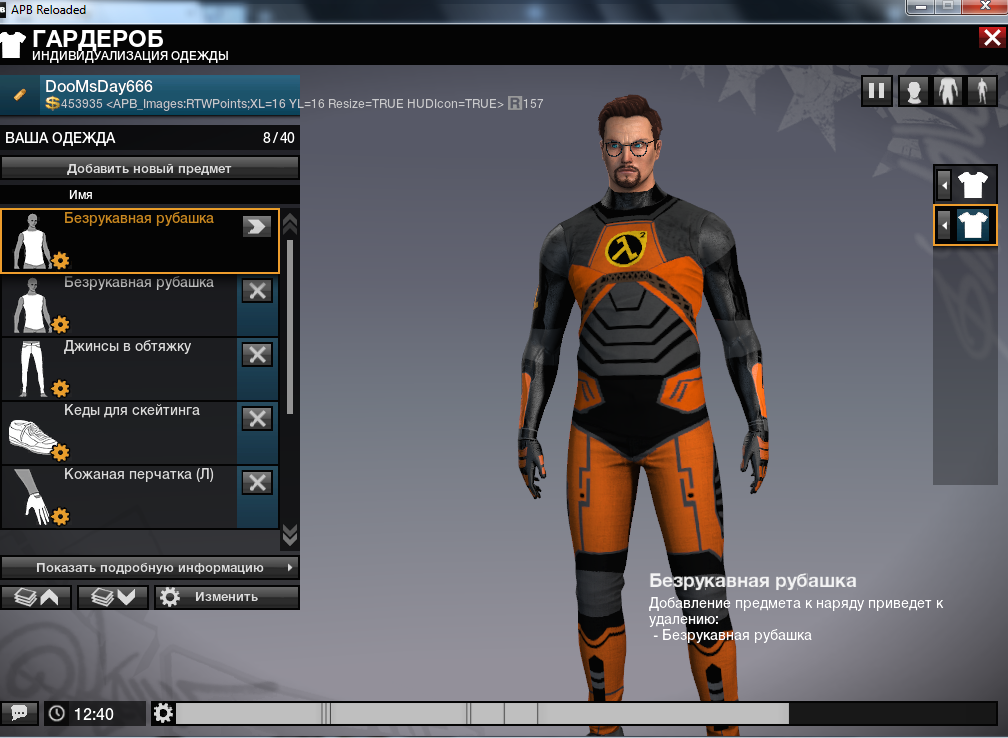Select the blue-highlighted shirt outfit slot
The image size is (1008, 738).
click(x=972, y=225)
